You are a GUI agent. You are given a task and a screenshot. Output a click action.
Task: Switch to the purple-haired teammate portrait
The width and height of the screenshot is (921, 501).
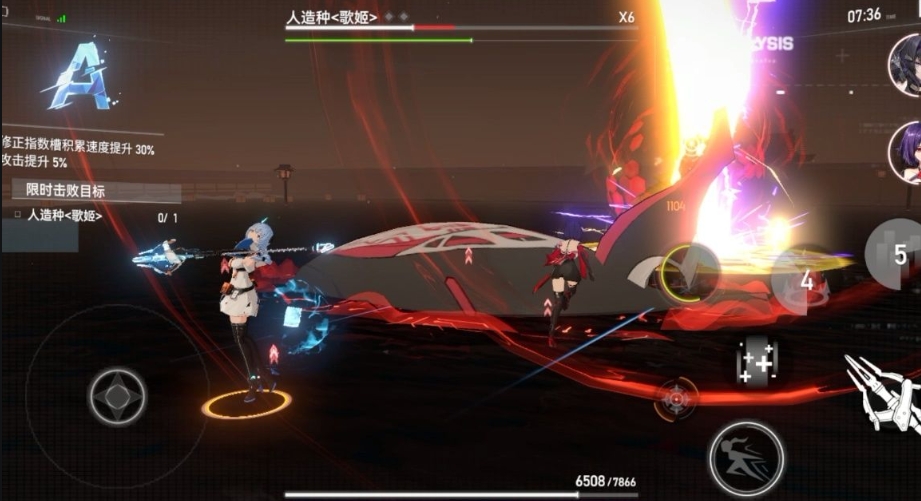point(906,152)
